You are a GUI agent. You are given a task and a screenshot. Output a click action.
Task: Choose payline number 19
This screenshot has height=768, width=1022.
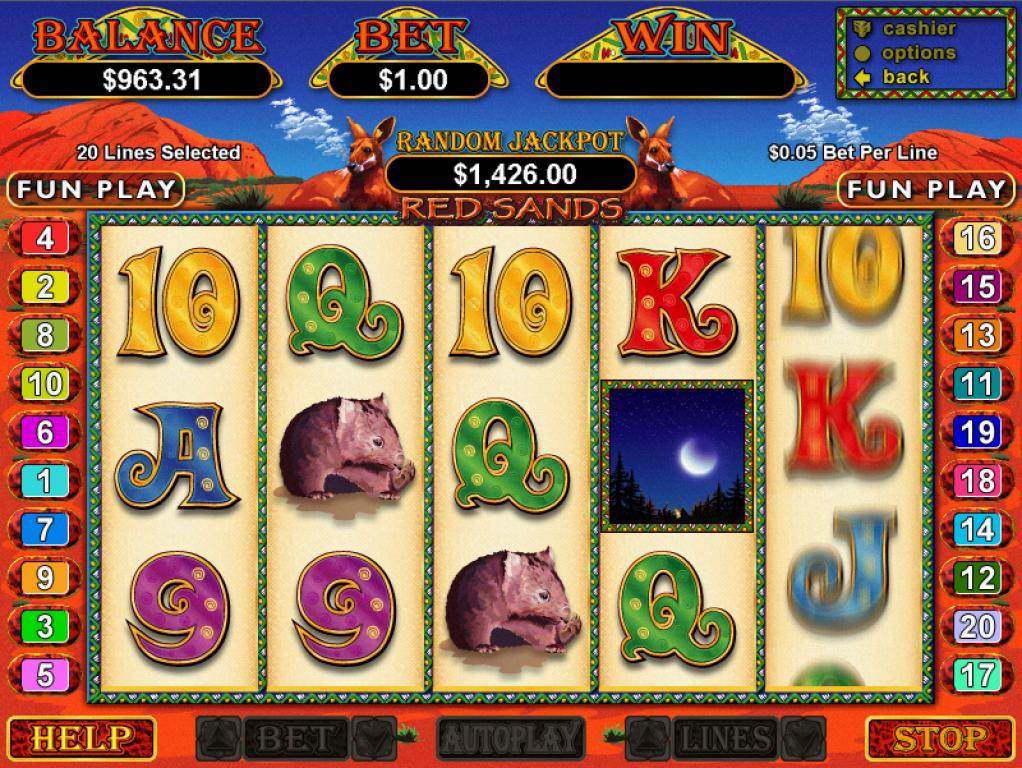coord(976,432)
